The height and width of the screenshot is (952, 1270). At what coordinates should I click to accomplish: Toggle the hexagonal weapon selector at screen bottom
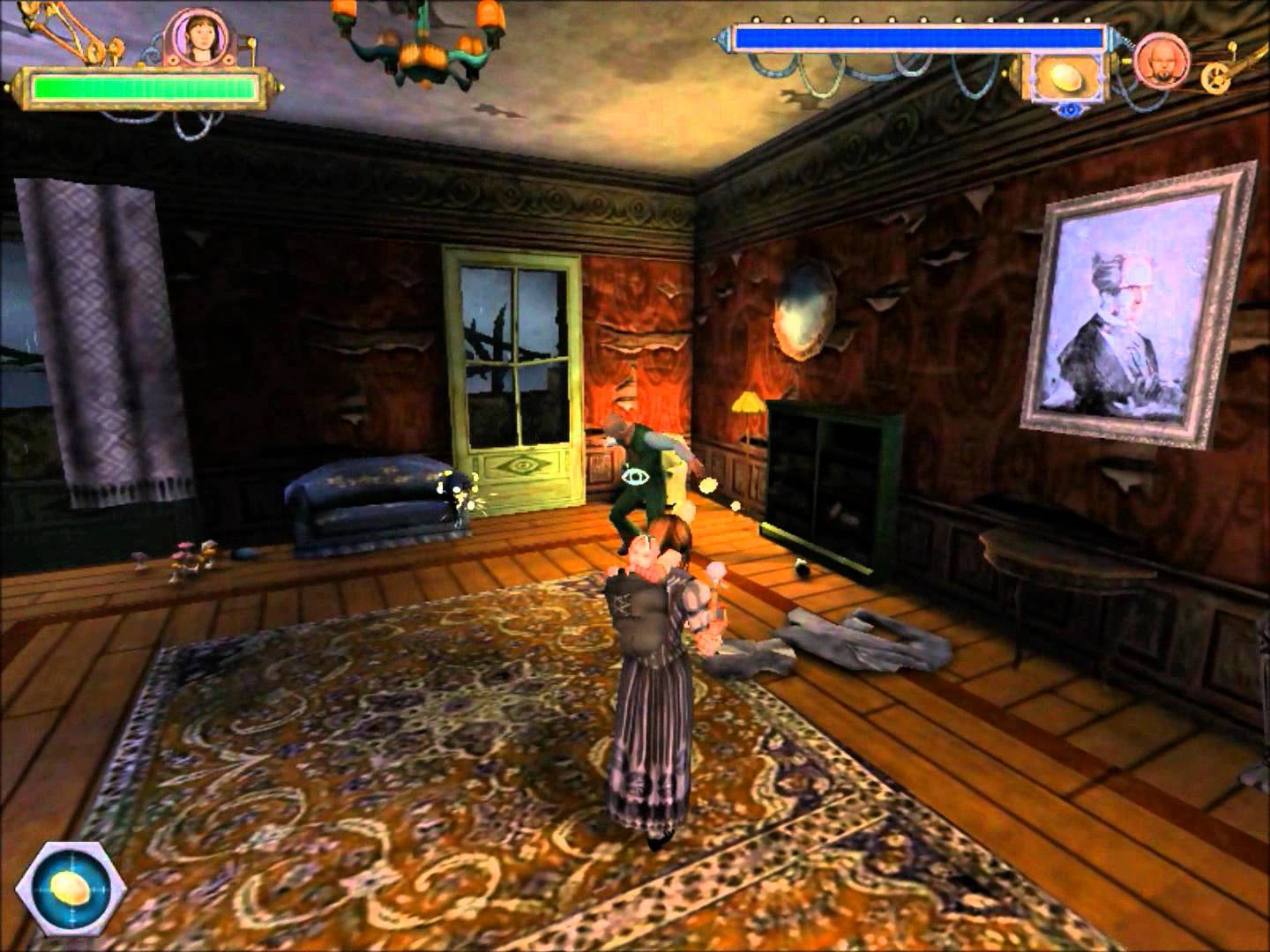point(71,889)
